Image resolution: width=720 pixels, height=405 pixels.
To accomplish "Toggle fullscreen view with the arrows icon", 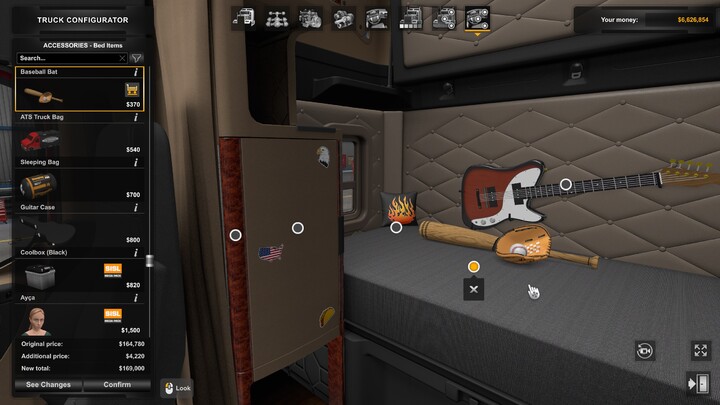I will coord(700,350).
